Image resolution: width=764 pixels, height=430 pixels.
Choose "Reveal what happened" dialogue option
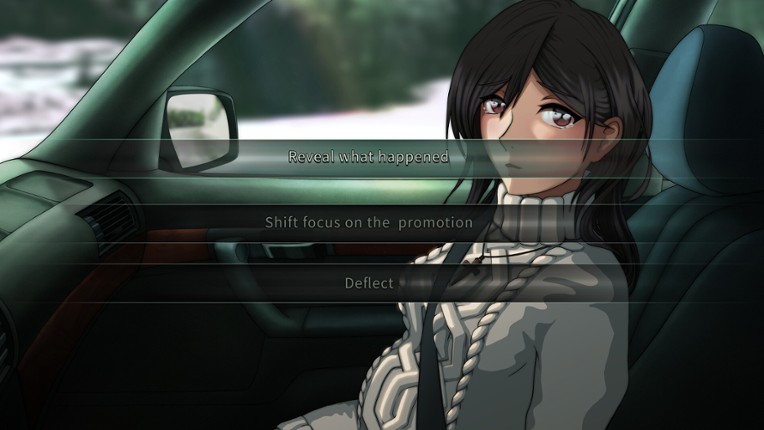[x=368, y=157]
